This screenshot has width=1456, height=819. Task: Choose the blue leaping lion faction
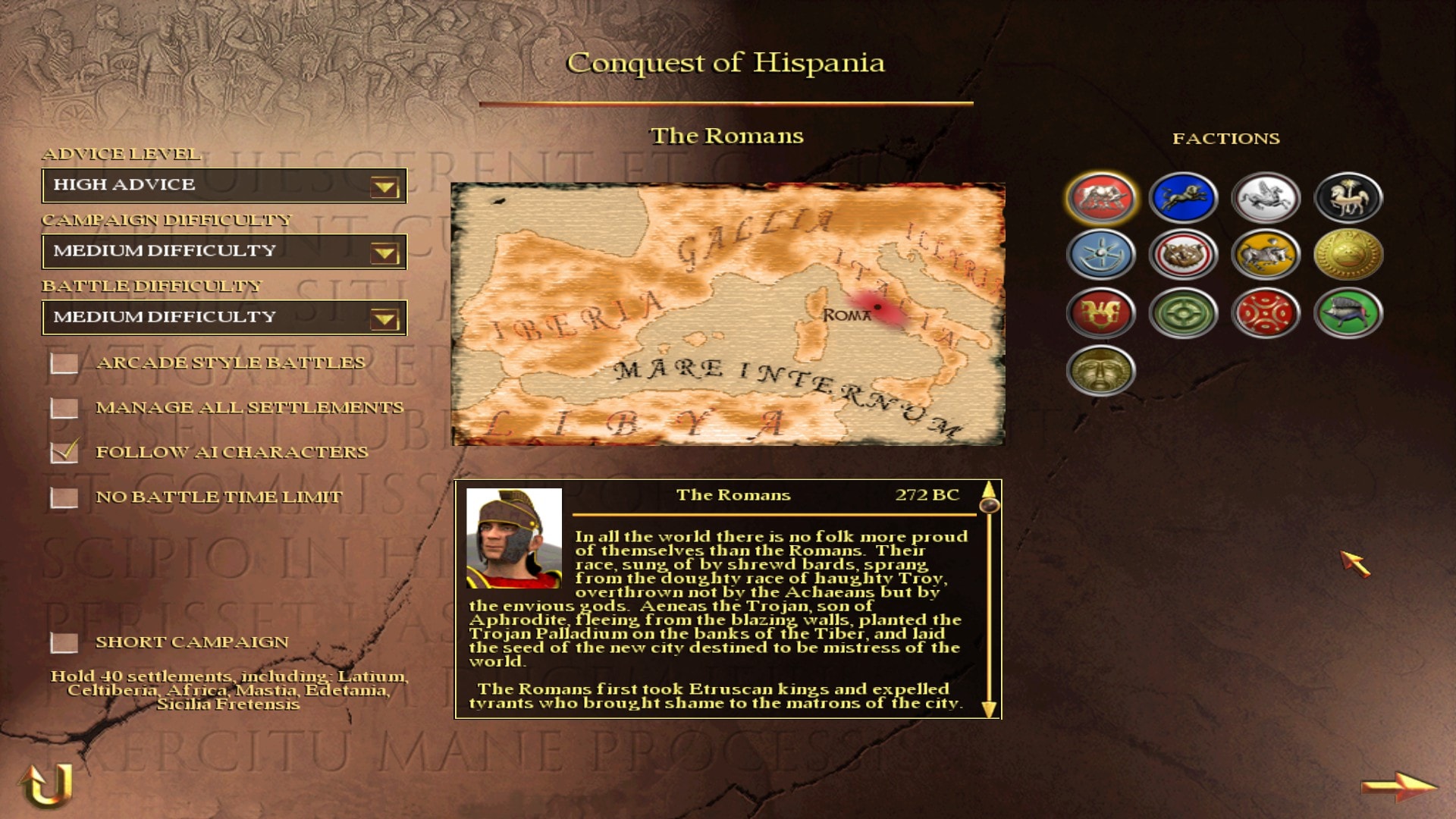(1183, 198)
